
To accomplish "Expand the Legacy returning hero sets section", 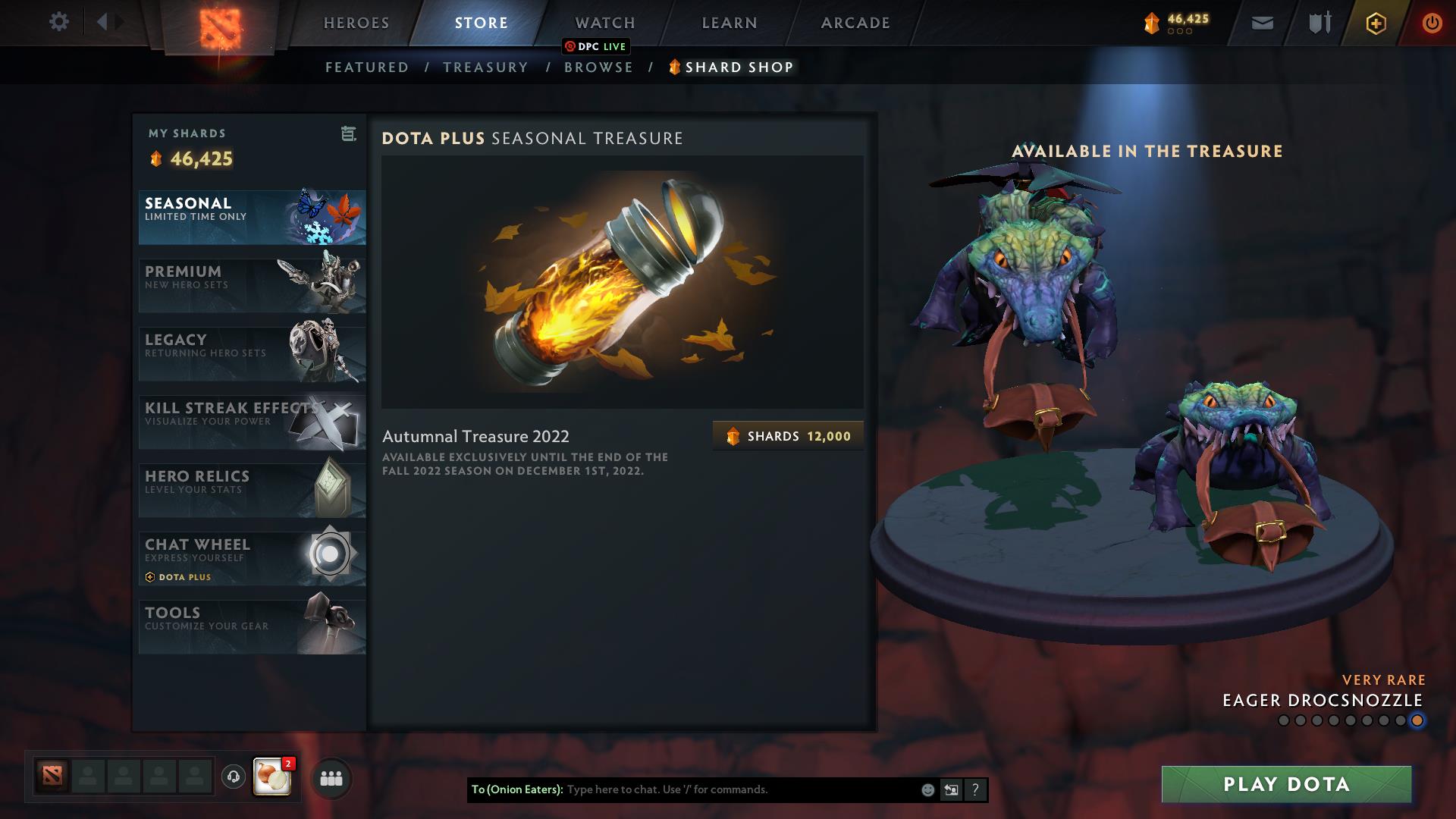I will (251, 353).
